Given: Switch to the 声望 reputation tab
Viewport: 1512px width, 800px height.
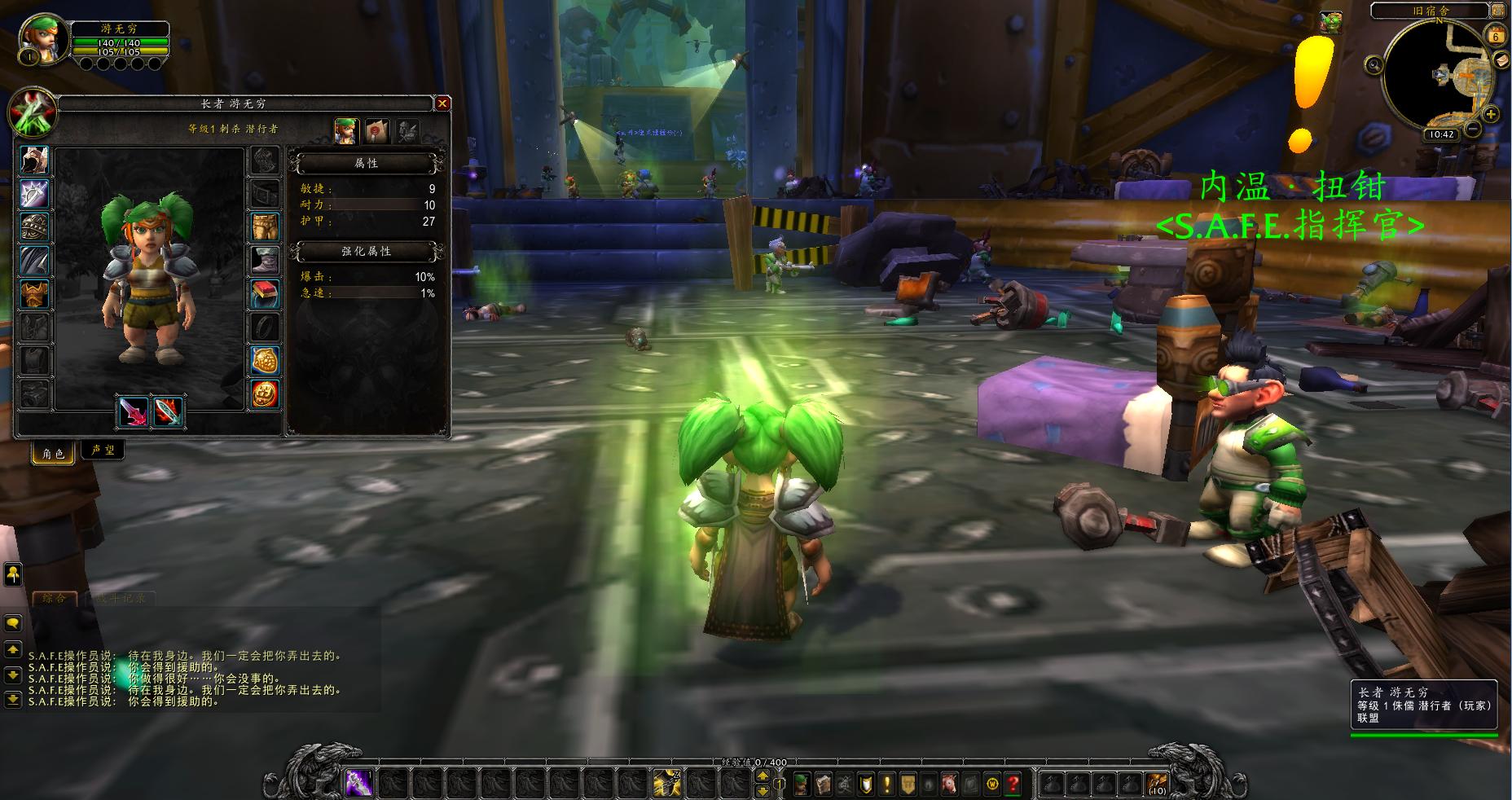Looking at the screenshot, I should [x=103, y=451].
